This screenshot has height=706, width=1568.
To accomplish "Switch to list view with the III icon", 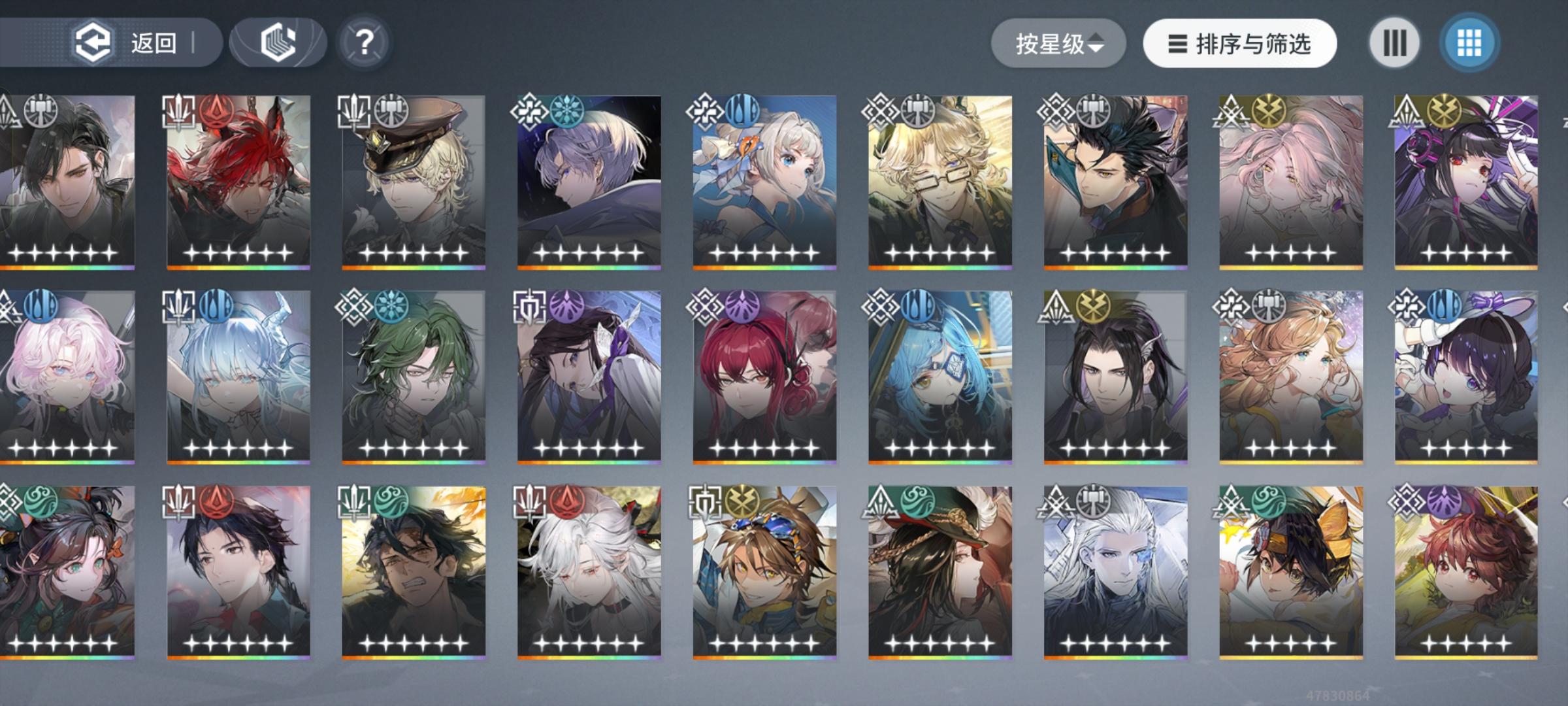I will 1394,43.
